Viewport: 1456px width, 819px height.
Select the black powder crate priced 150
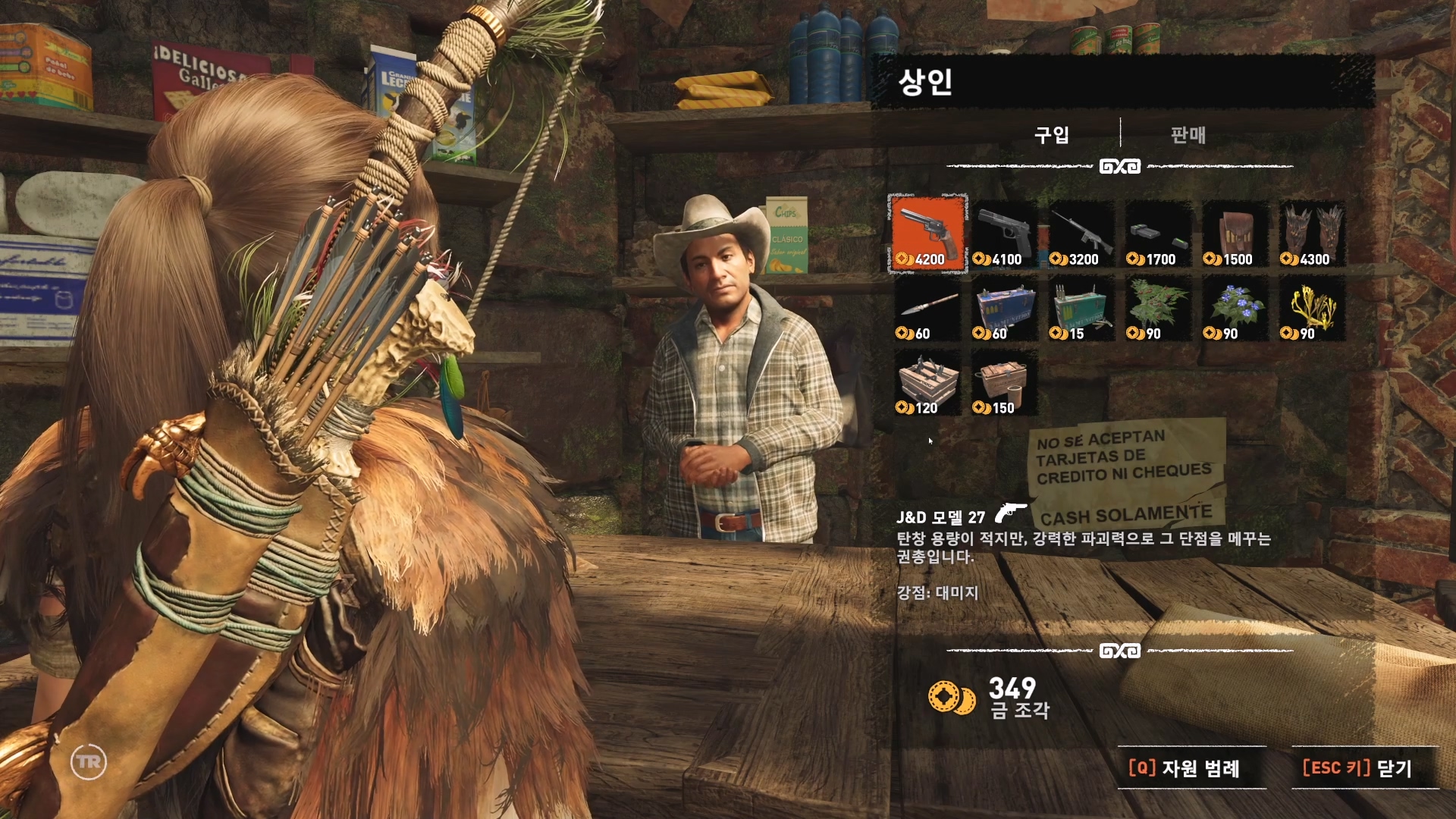(x=1004, y=383)
